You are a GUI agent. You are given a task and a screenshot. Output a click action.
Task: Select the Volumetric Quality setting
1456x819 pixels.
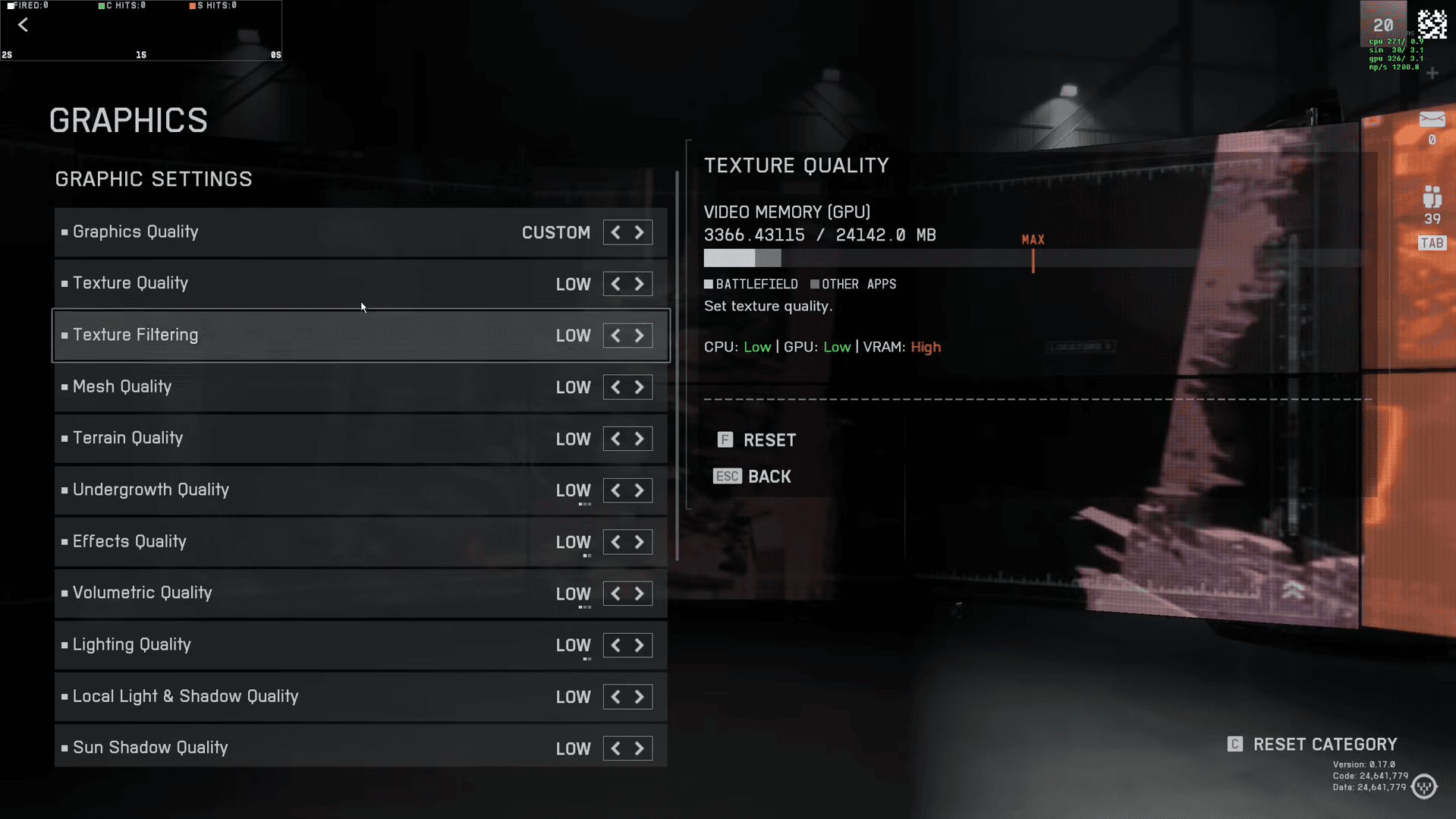tap(303, 593)
